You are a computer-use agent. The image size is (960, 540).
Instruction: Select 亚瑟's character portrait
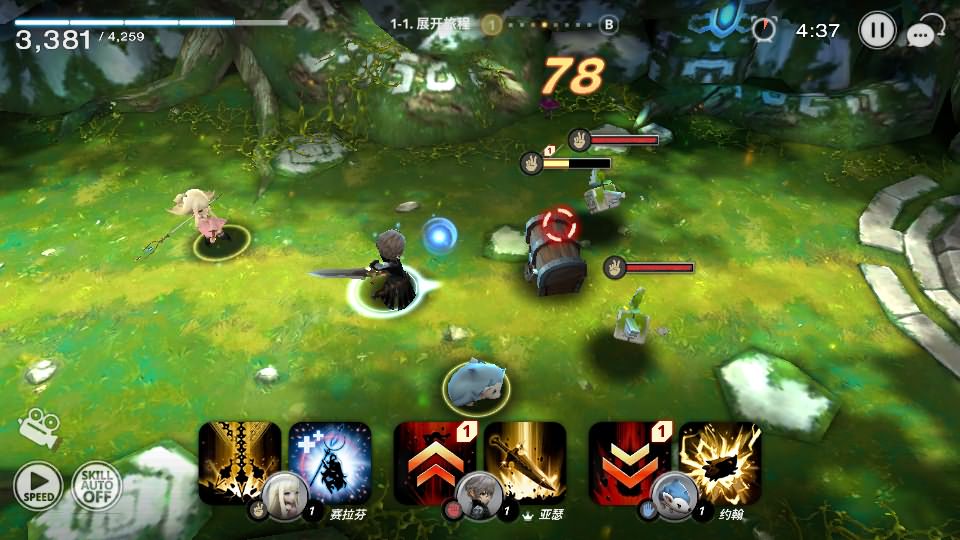[478, 493]
